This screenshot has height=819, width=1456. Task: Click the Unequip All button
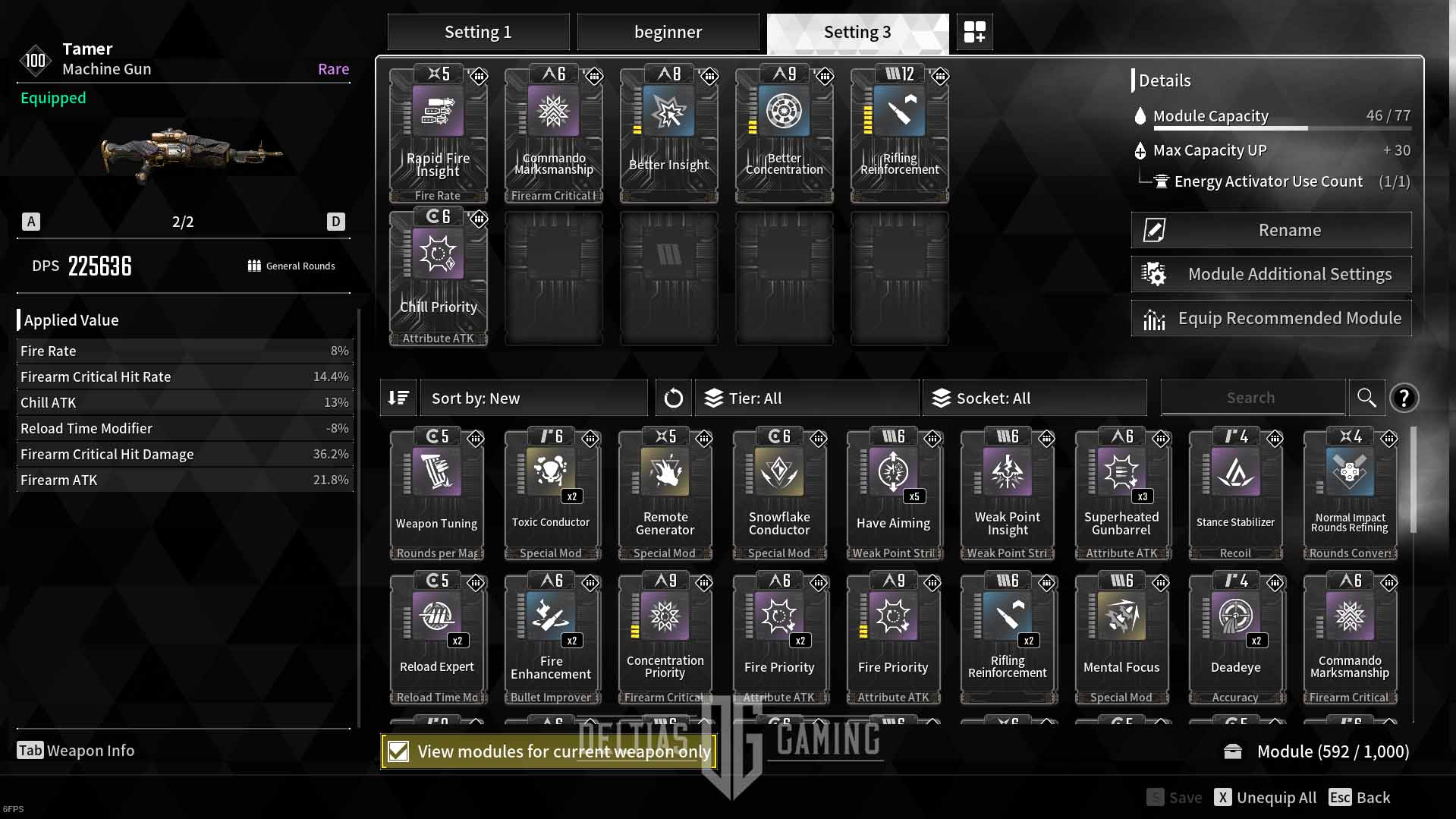click(1266, 798)
